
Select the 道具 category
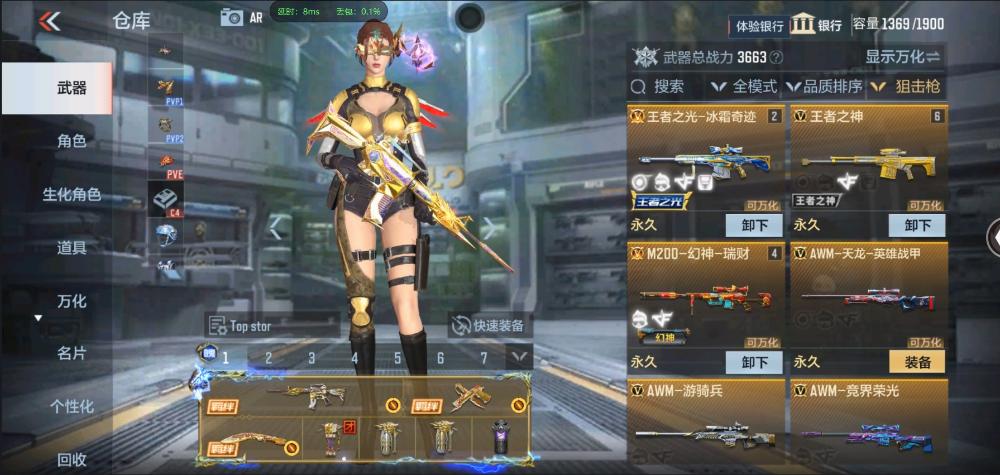point(71,247)
